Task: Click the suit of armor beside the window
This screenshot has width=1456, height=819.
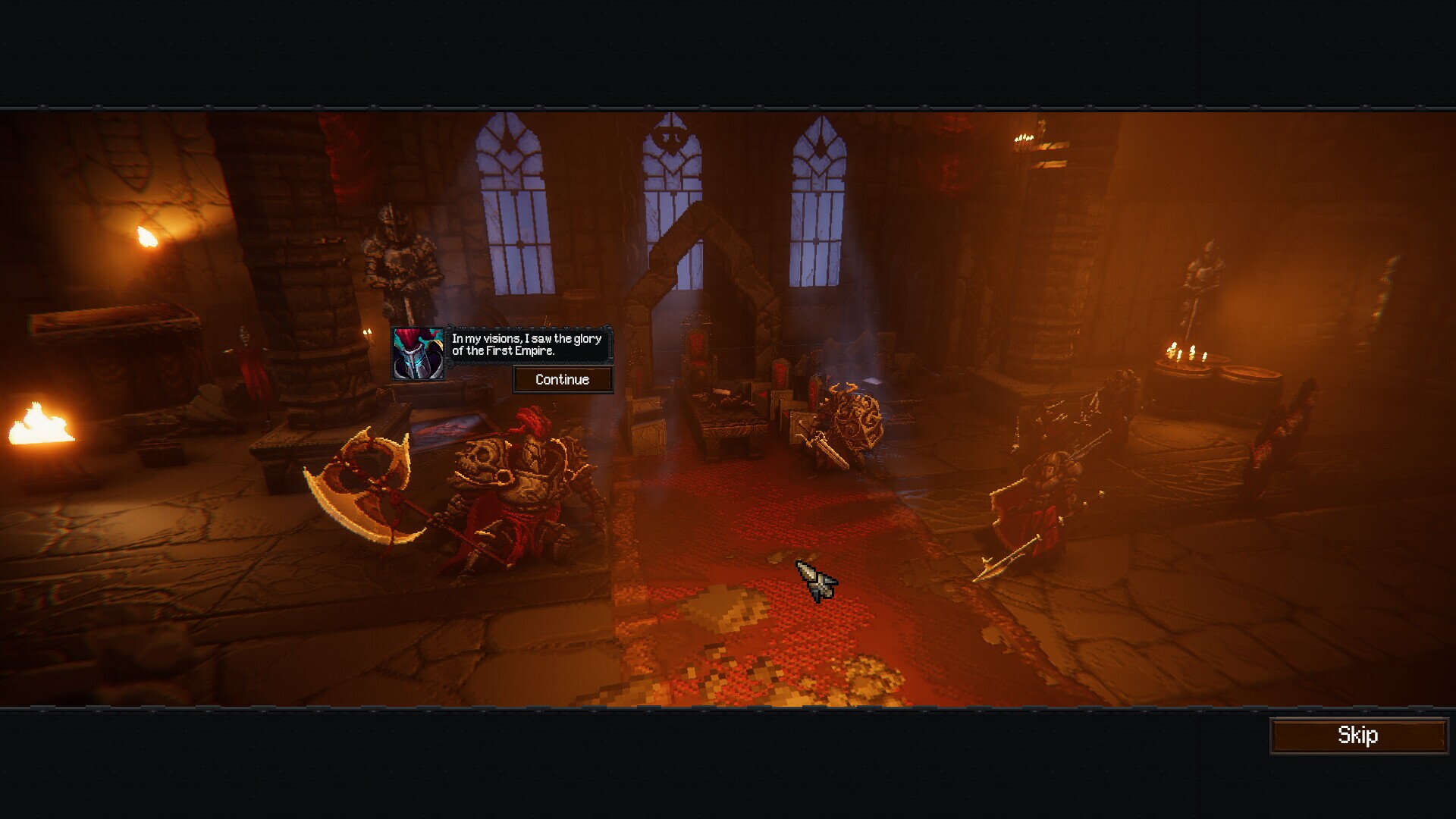Action: (400, 258)
